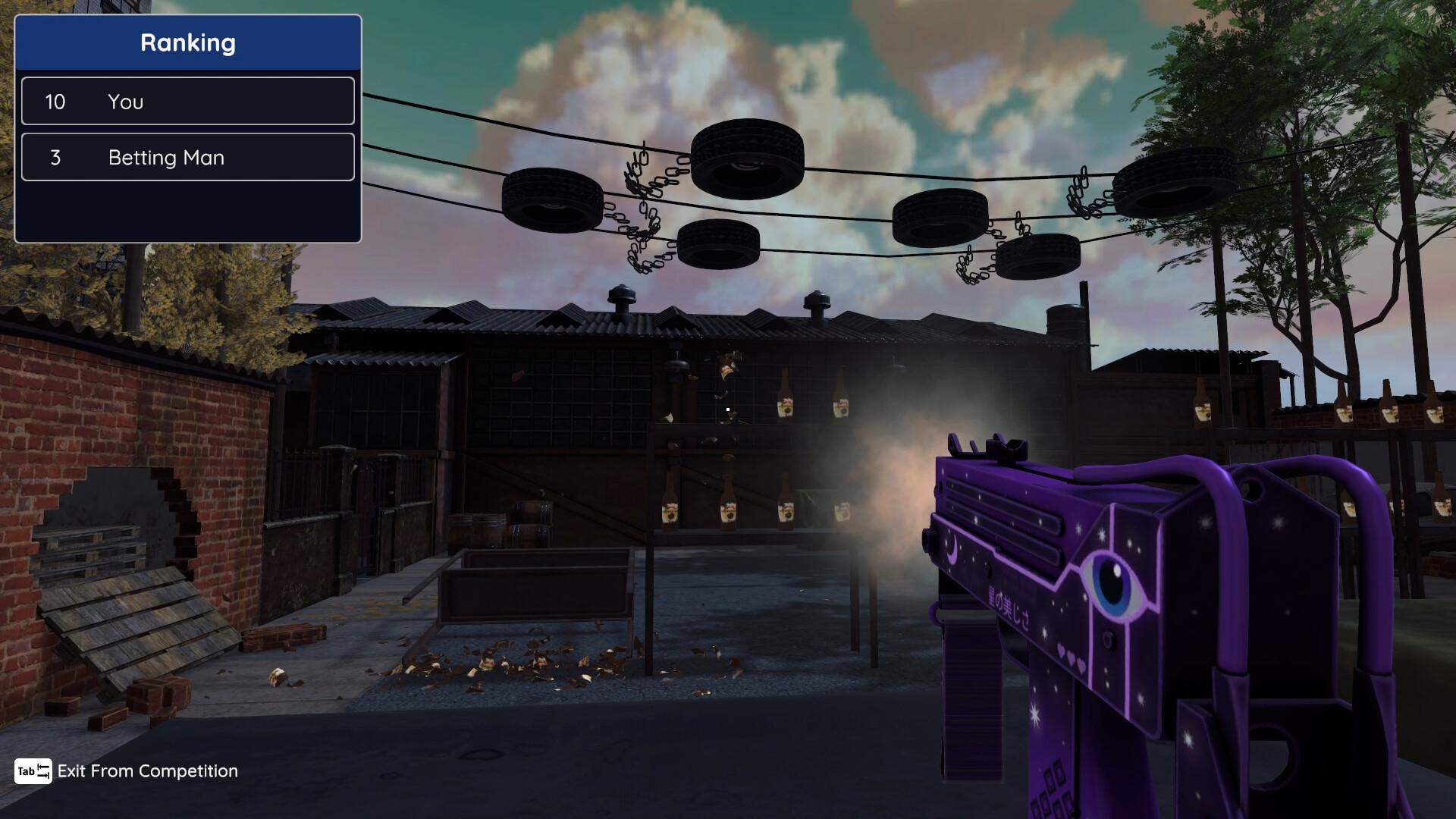Click the Tab key icon near Exit prompt
The height and width of the screenshot is (819, 1456).
click(32, 771)
